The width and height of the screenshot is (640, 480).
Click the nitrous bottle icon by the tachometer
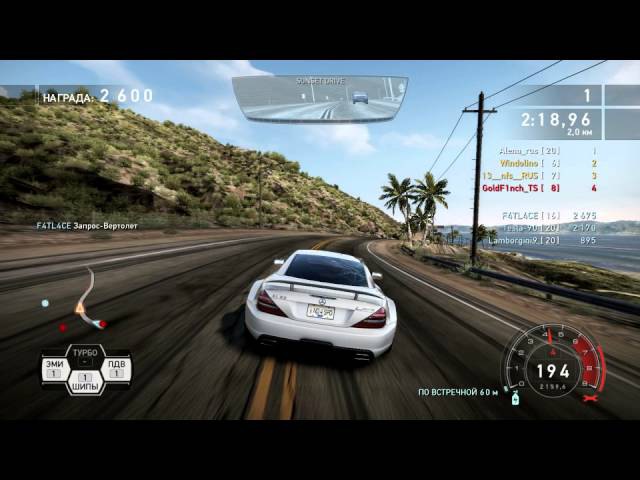[516, 398]
